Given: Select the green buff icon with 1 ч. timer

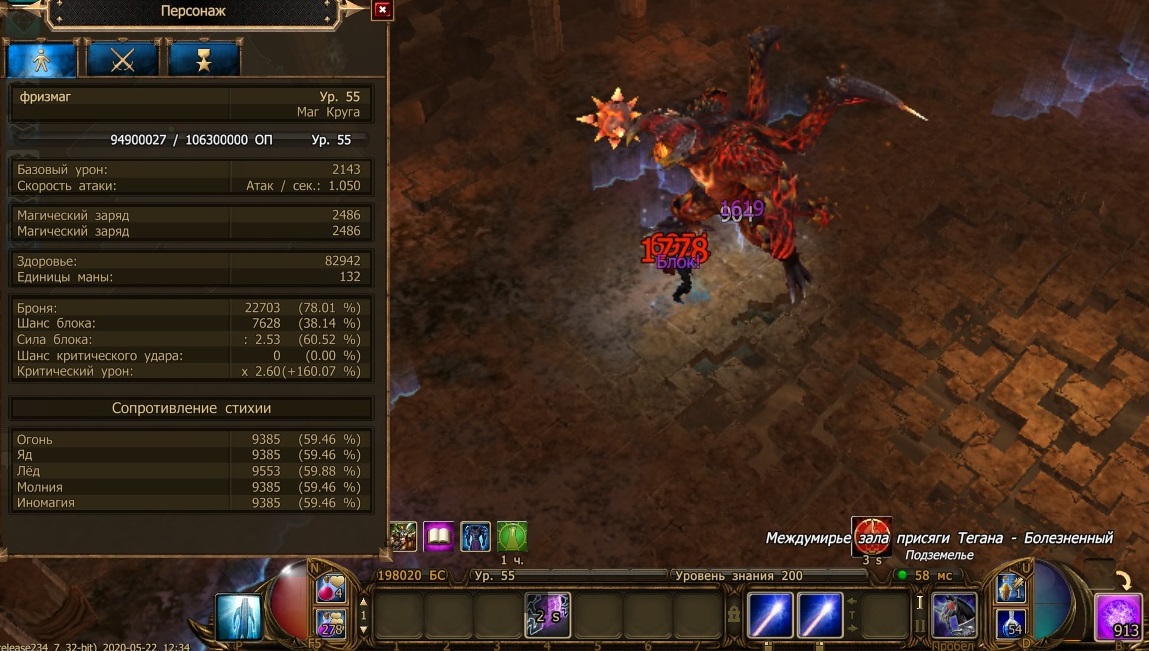Looking at the screenshot, I should pos(512,537).
